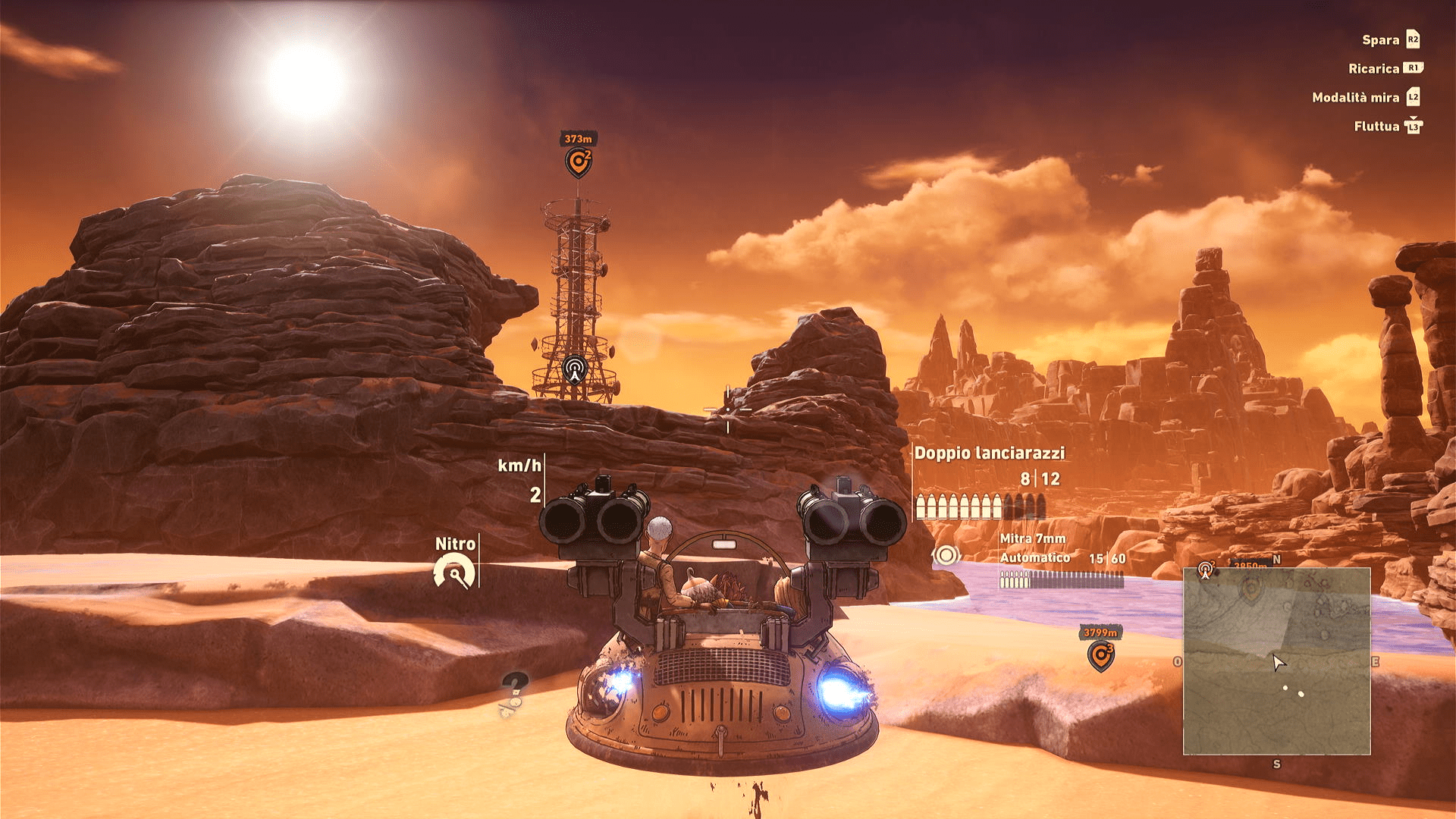Image resolution: width=1456 pixels, height=819 pixels.
Task: Open the minimap
Action: point(1276,661)
